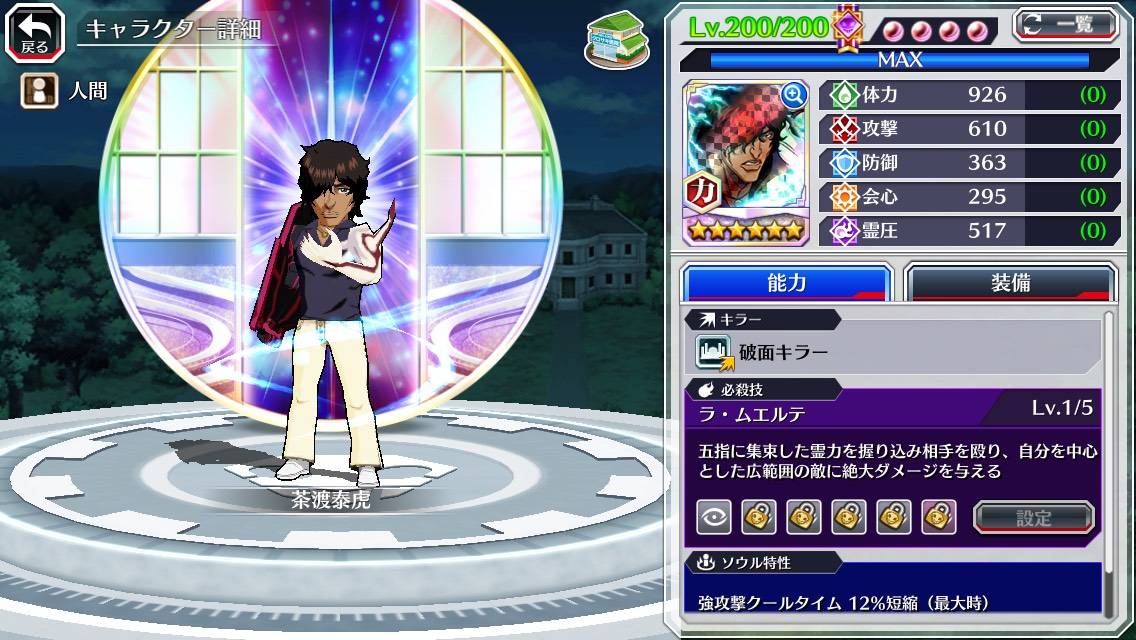Open the 設定 special move settings
The height and width of the screenshot is (640, 1136).
[x=1034, y=517]
